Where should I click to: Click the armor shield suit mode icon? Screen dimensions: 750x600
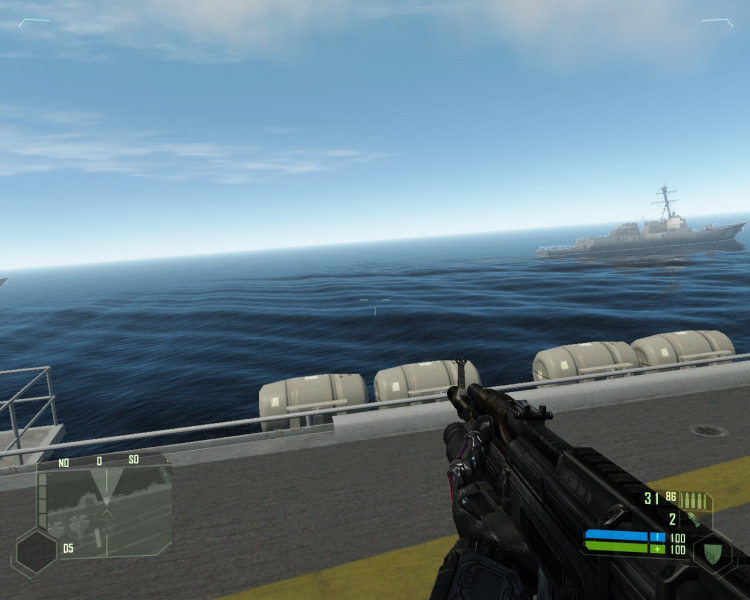[x=712, y=551]
